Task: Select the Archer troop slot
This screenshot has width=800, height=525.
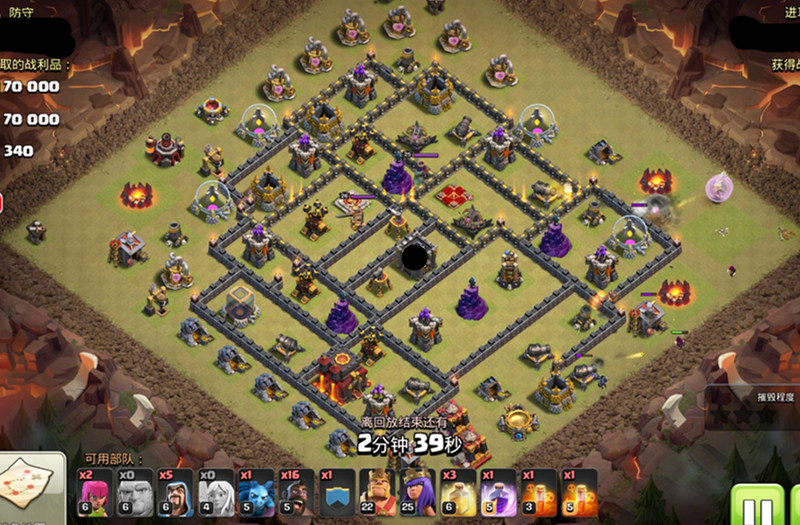Action: tap(96, 492)
